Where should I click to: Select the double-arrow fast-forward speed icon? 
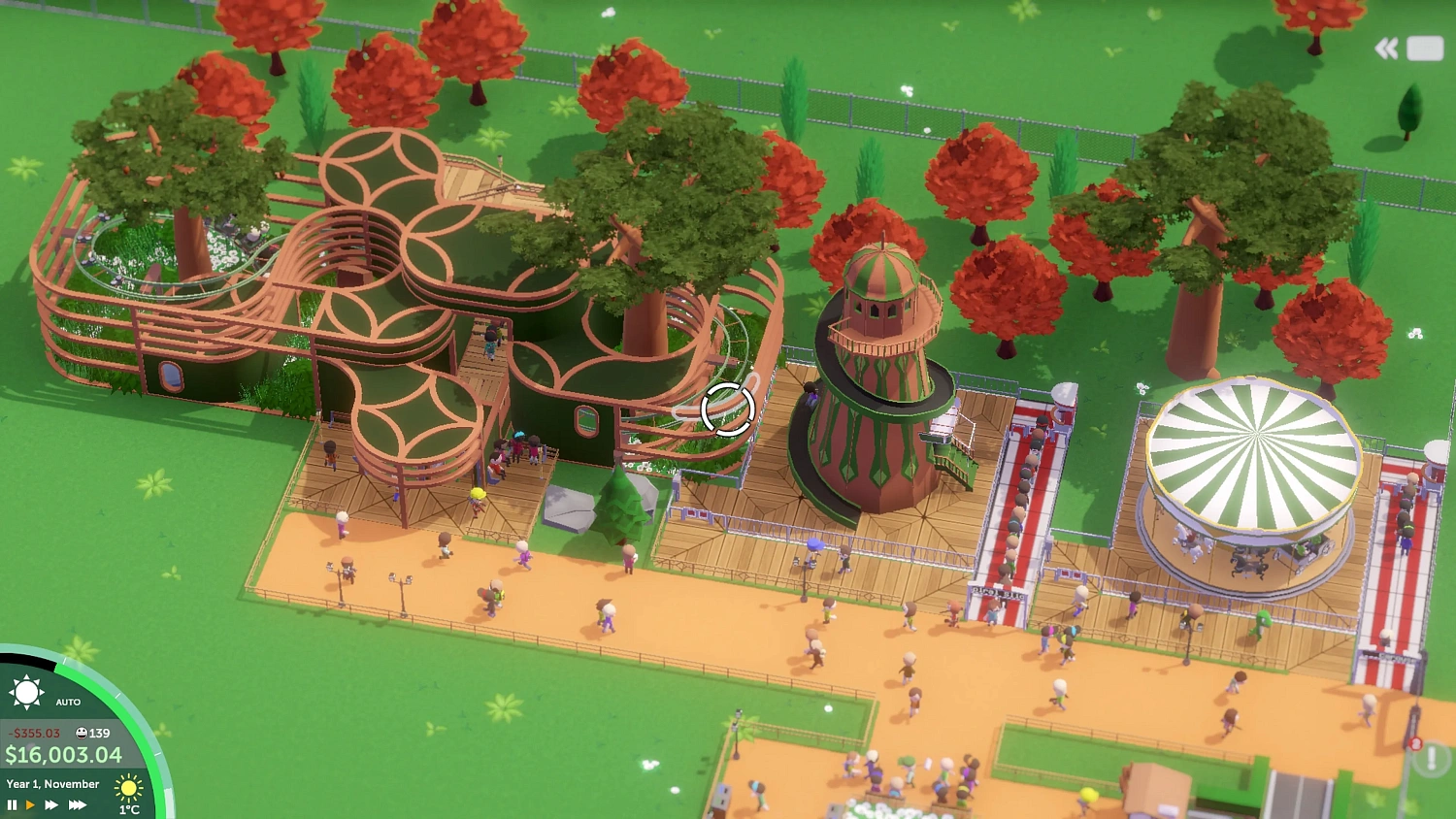pyautogui.click(x=50, y=804)
